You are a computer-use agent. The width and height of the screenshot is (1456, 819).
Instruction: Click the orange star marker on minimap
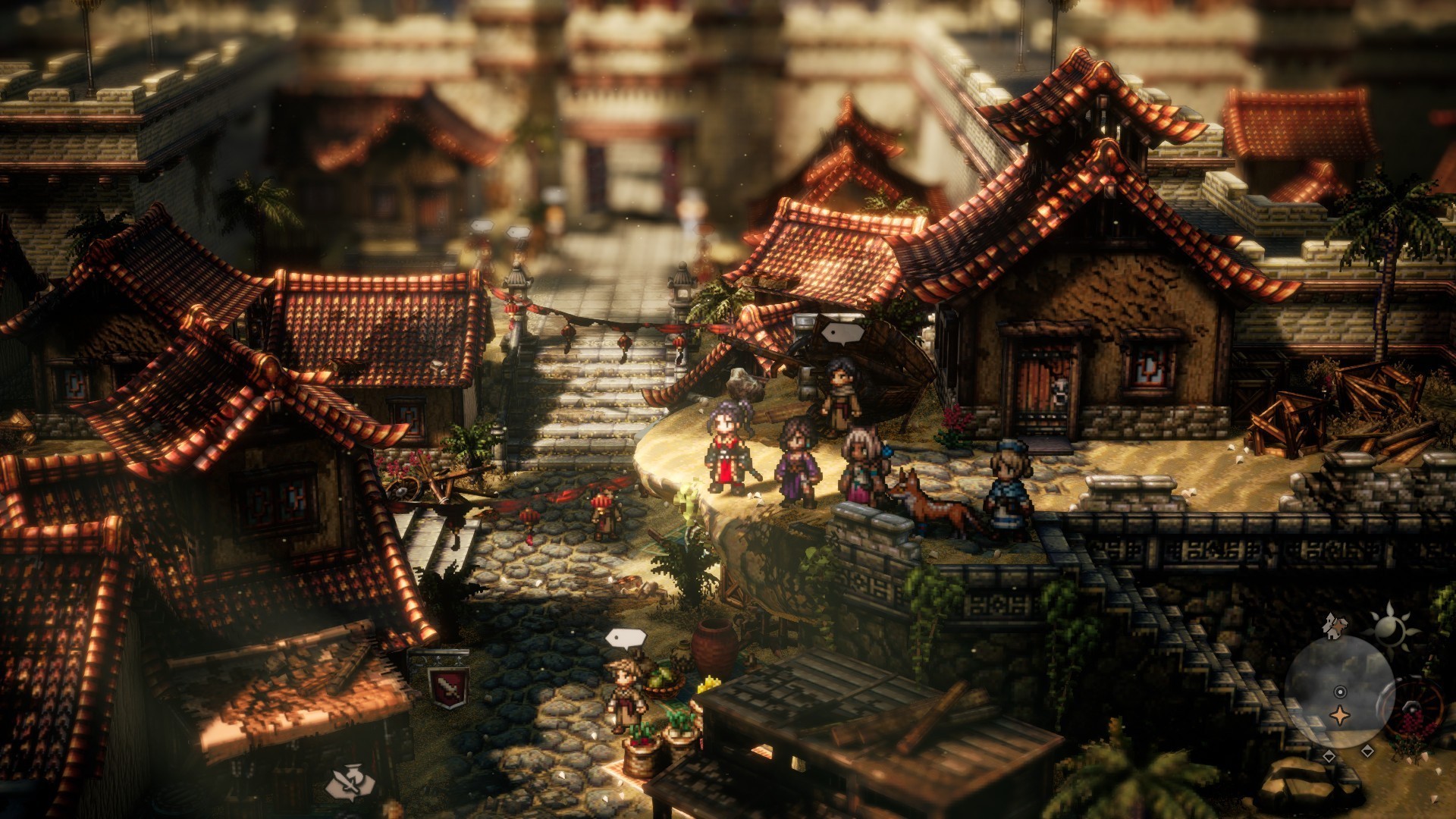1340,714
